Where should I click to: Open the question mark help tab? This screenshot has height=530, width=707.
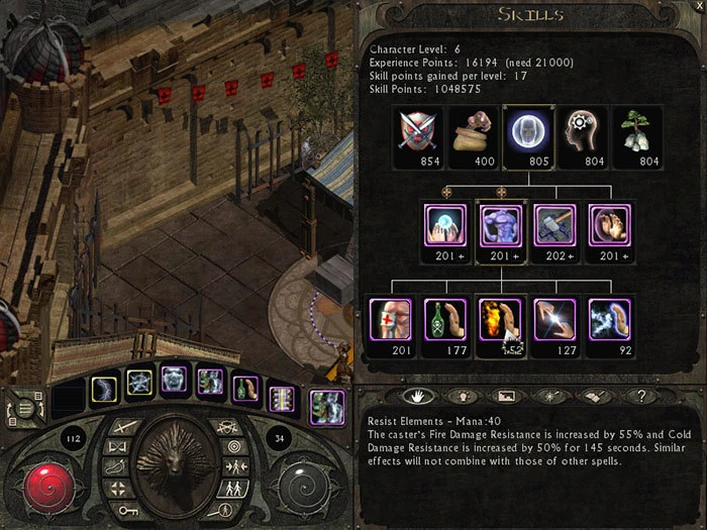[x=641, y=395]
